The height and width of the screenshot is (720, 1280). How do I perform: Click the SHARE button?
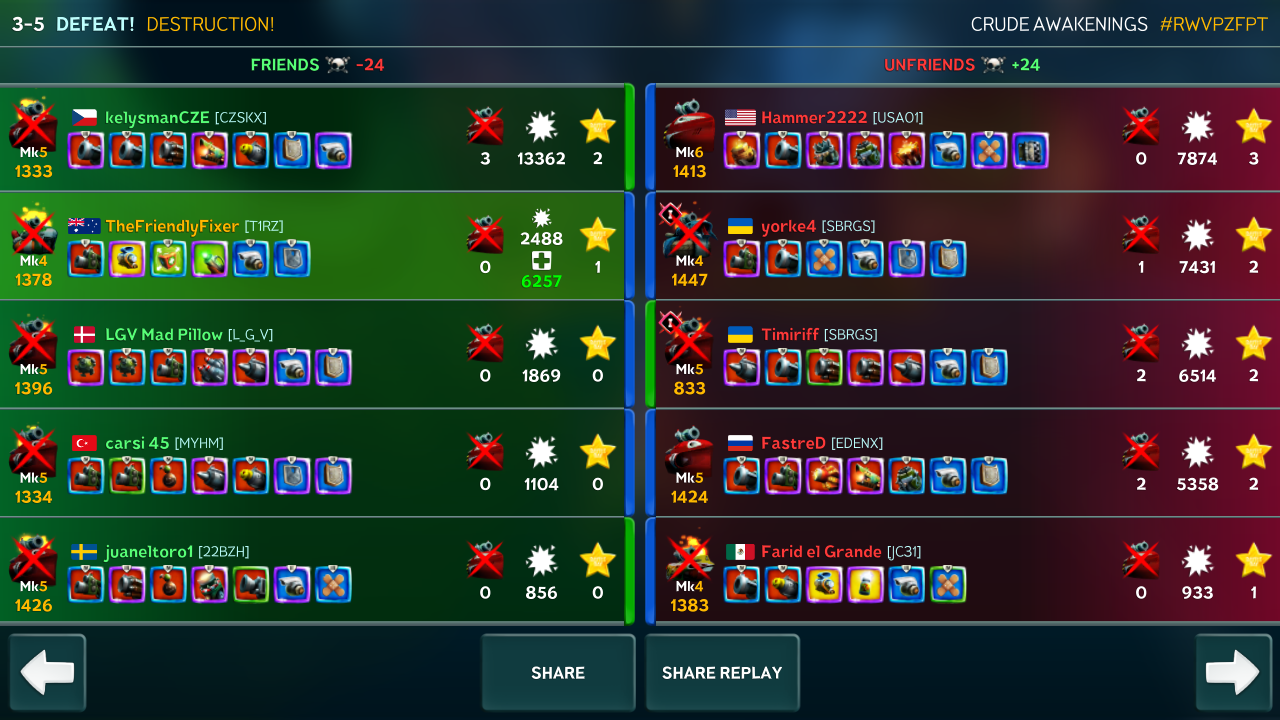[x=558, y=673]
